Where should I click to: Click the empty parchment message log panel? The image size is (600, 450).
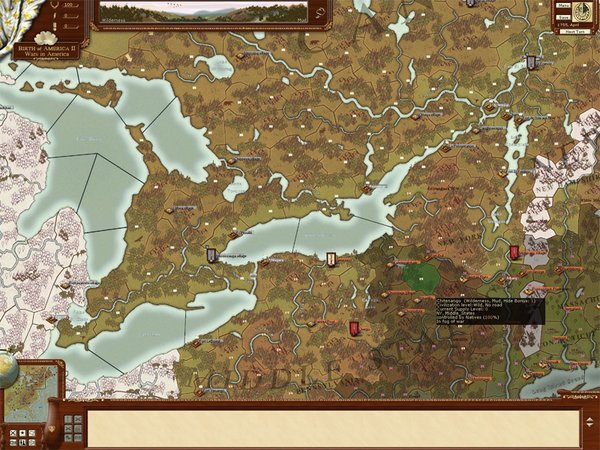click(330, 427)
